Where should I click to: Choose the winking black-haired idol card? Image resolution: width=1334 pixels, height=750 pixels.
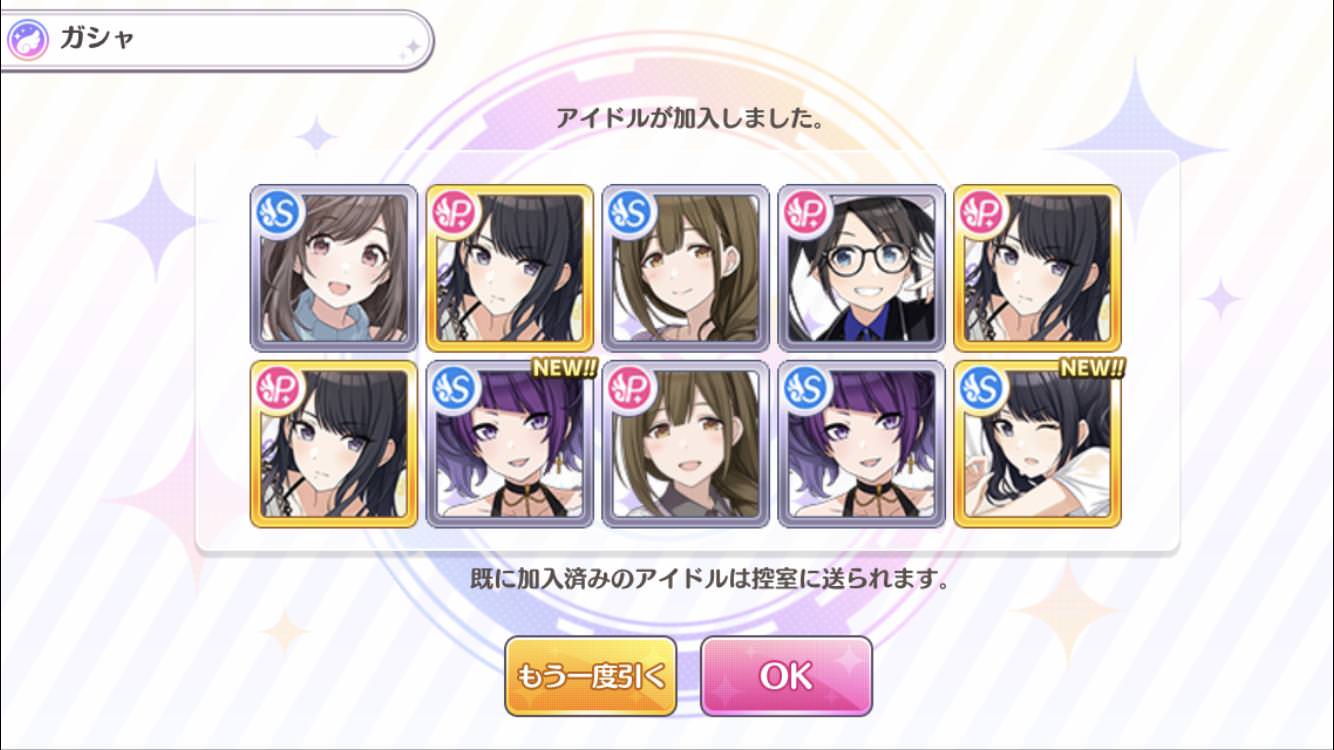1038,444
